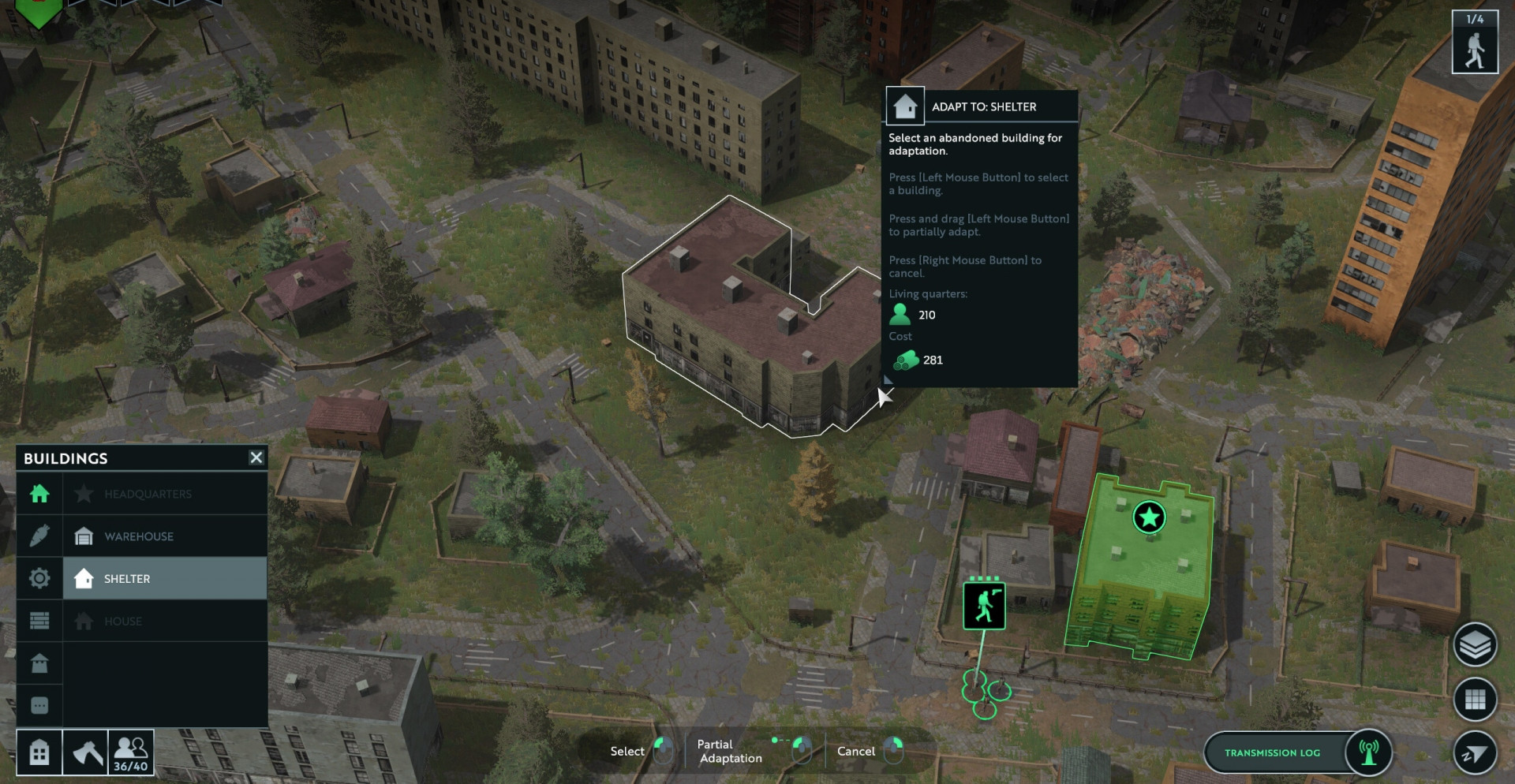Click the paper plane icon button
The height and width of the screenshot is (784, 1515).
1475,753
